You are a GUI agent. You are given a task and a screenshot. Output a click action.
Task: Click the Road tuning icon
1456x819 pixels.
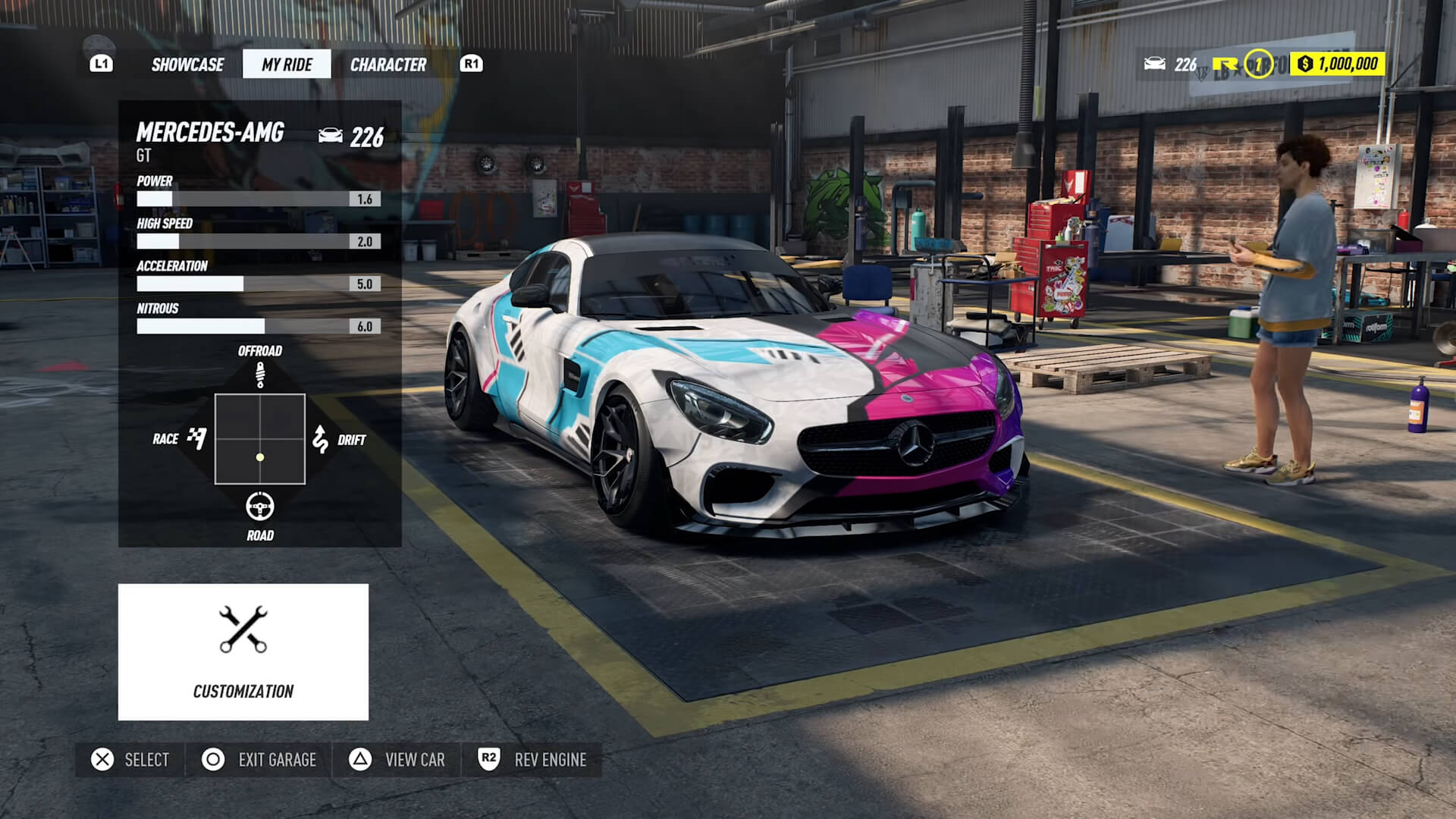coord(260,505)
